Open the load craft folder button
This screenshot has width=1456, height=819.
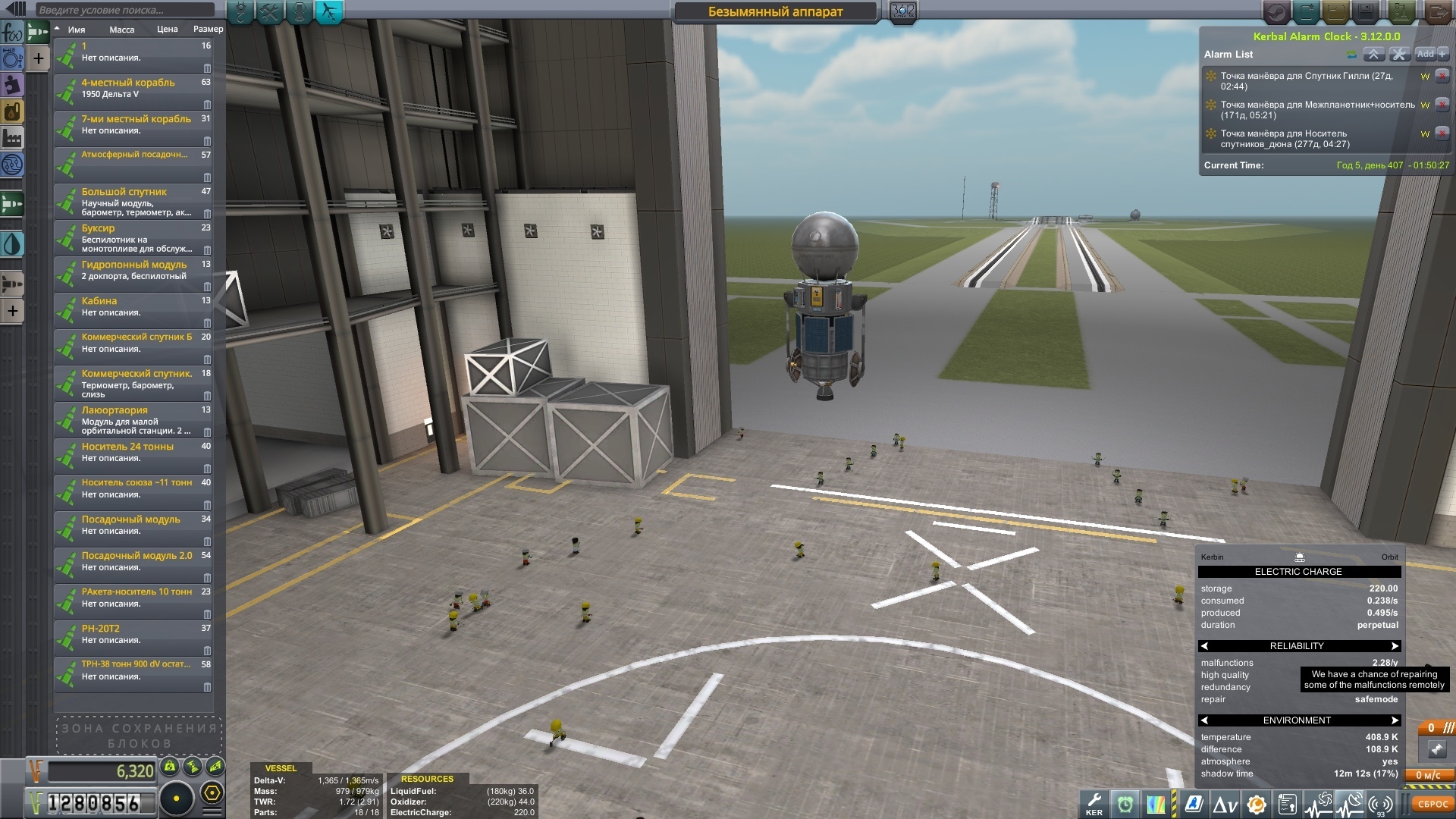[x=1336, y=11]
